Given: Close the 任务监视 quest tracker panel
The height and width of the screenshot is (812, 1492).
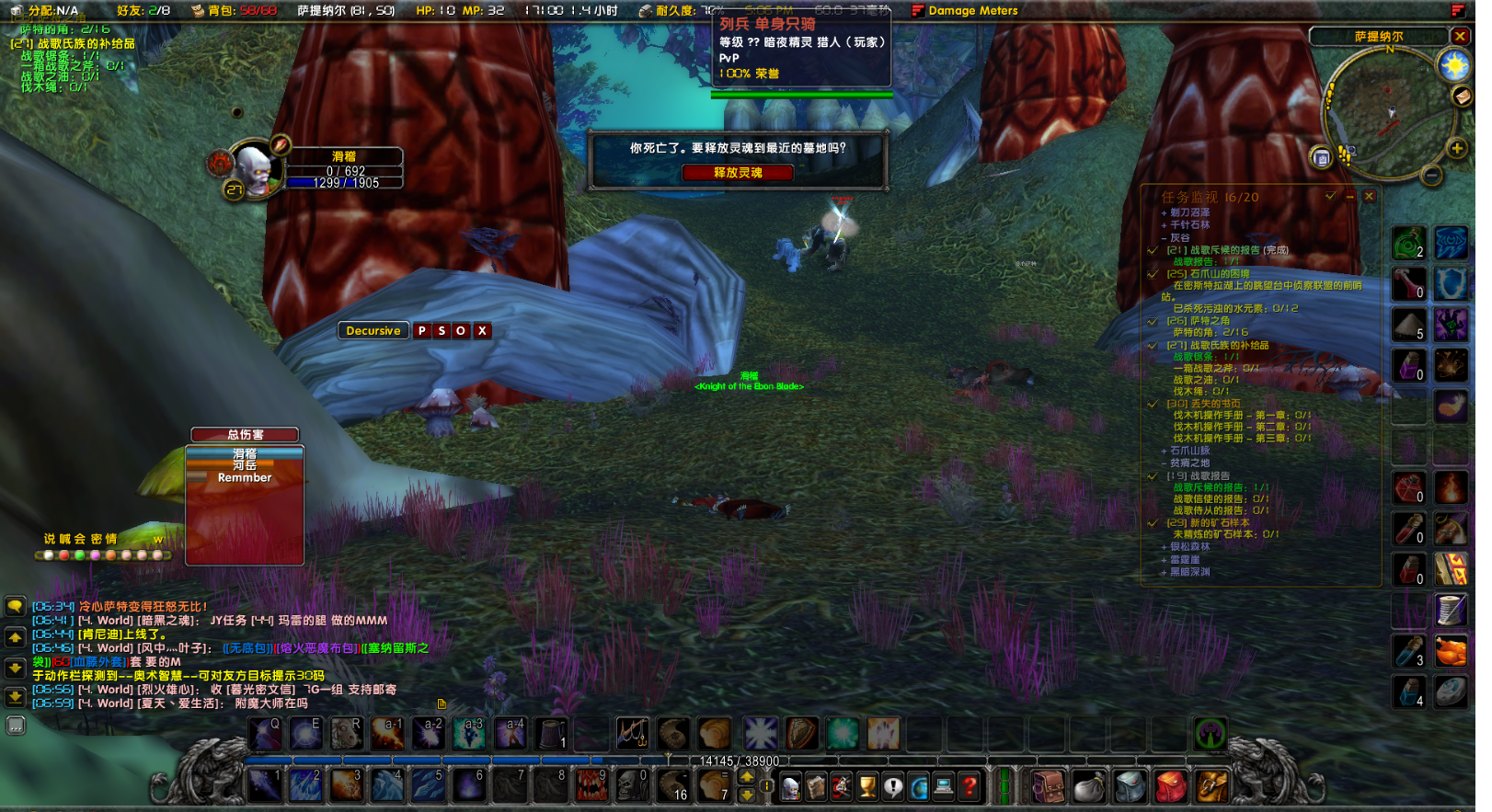Looking at the screenshot, I should (x=1369, y=196).
